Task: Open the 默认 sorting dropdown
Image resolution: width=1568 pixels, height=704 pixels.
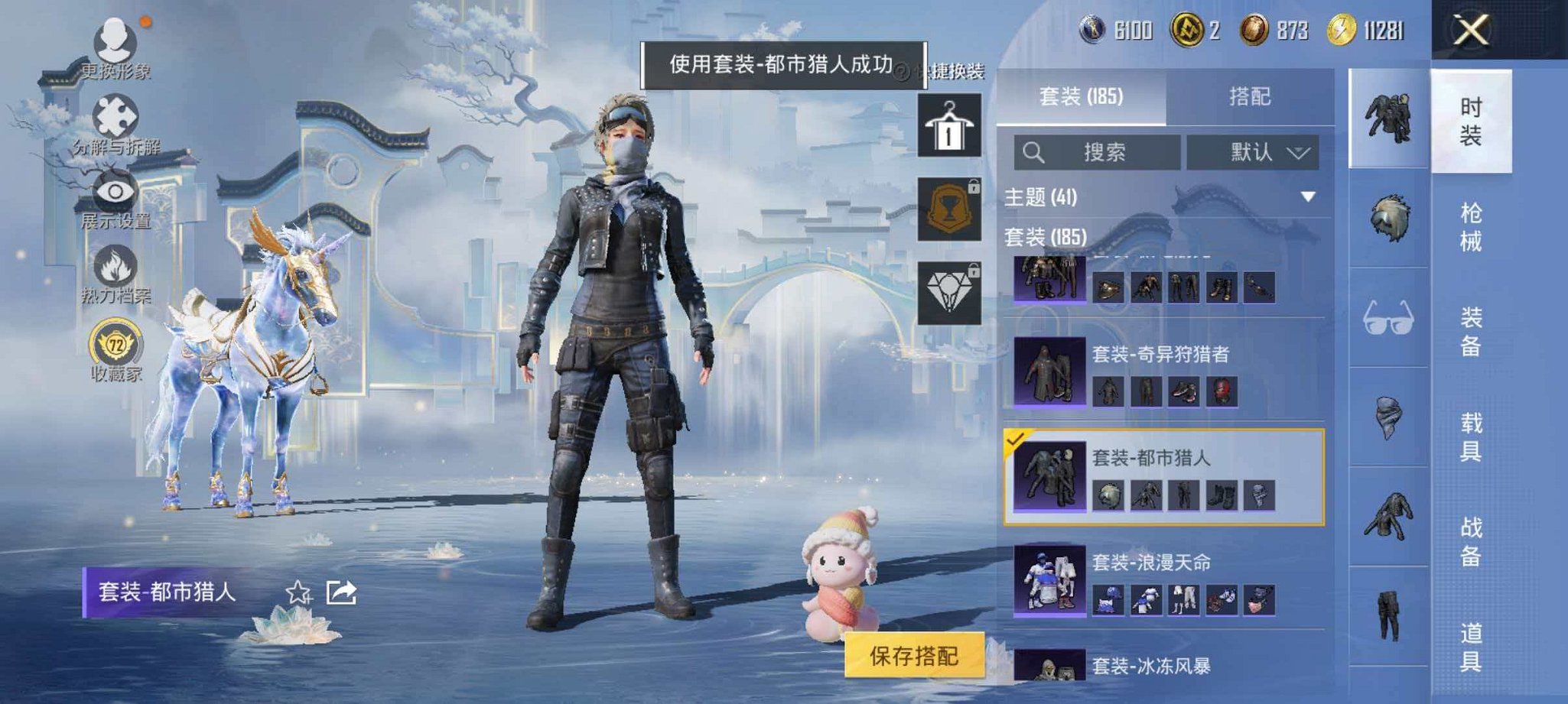Action: [x=1254, y=151]
